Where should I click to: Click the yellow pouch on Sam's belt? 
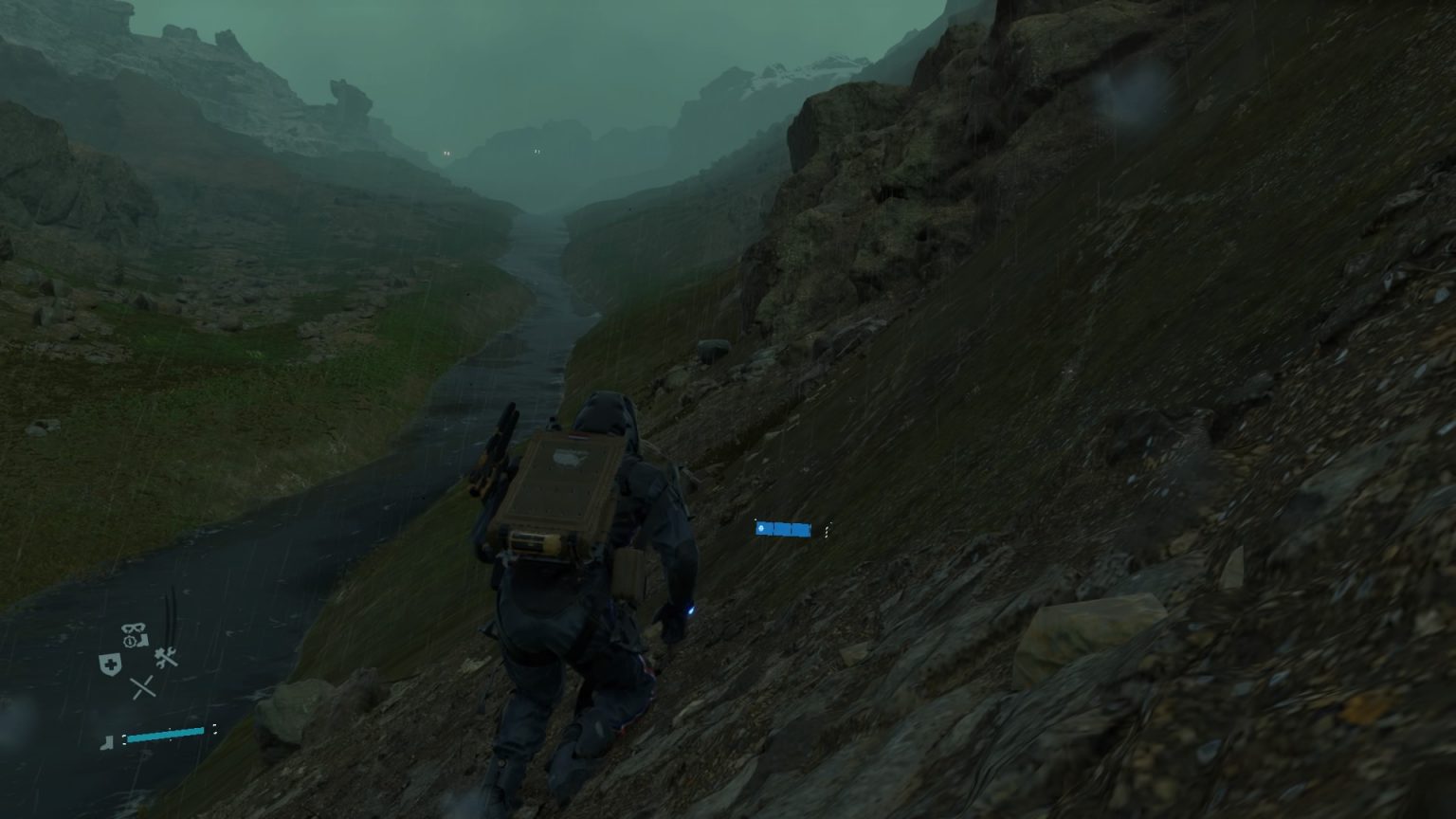pos(628,572)
